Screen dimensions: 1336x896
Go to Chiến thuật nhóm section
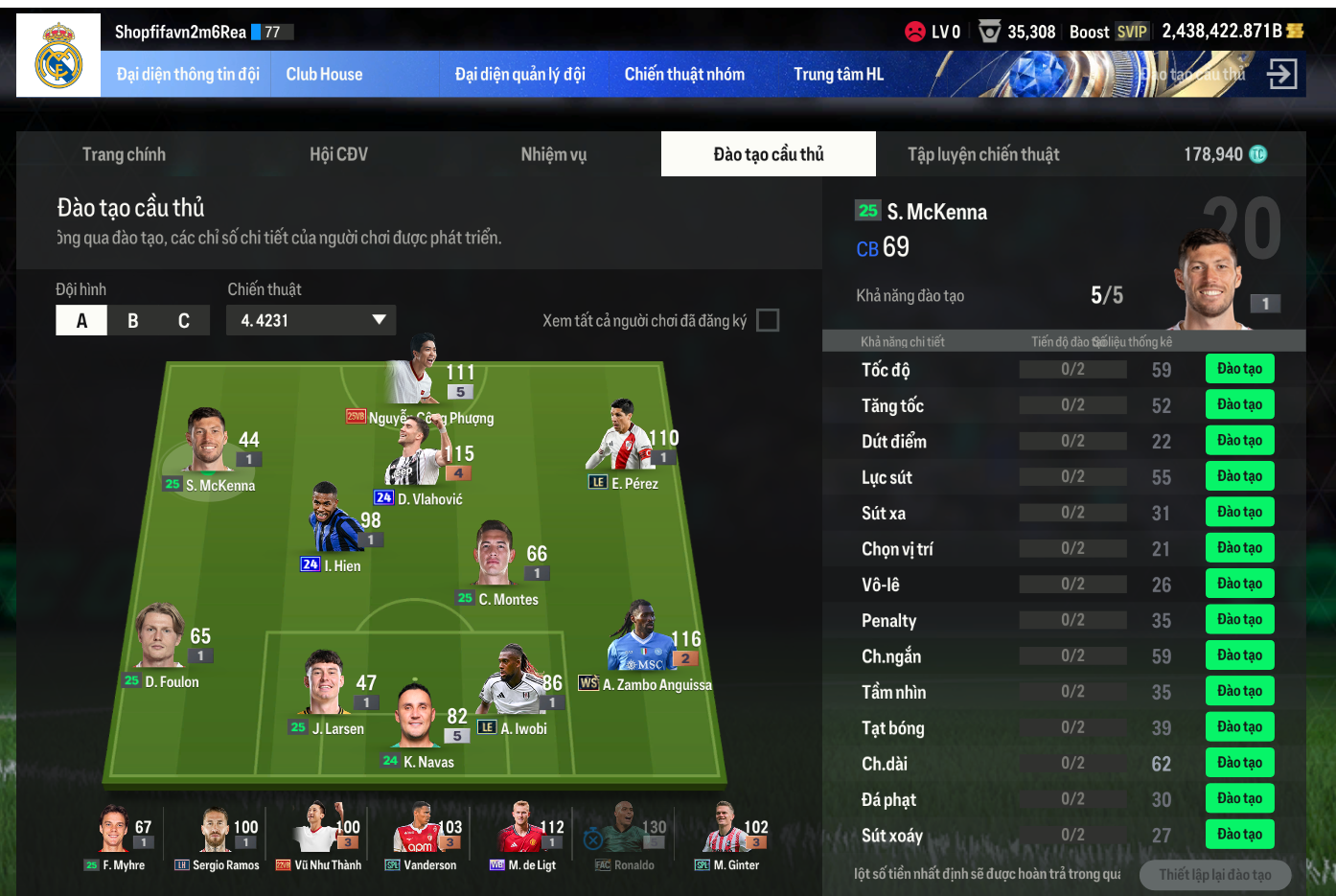pyautogui.click(x=684, y=75)
